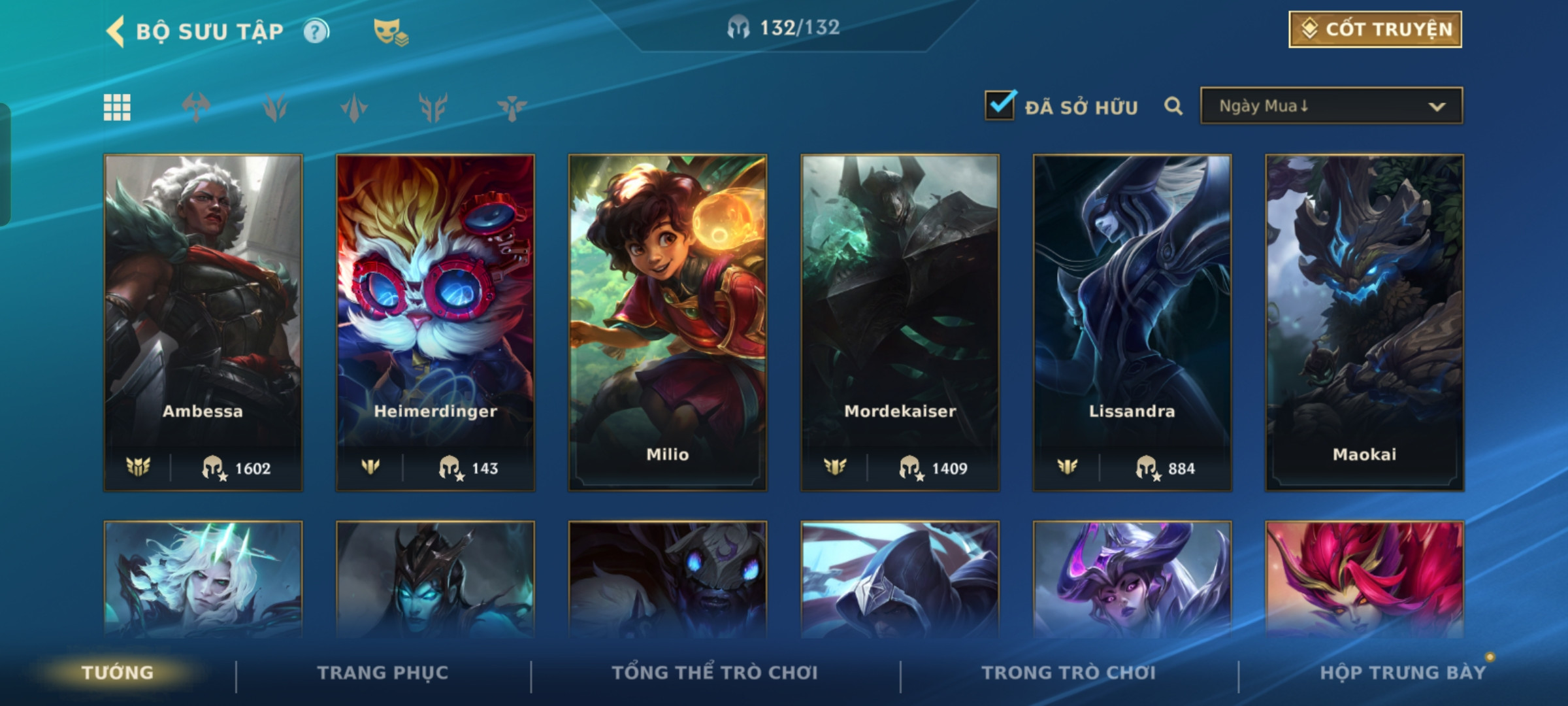Select the Ambessa champion card
Image resolution: width=1568 pixels, height=706 pixels.
pyautogui.click(x=203, y=322)
